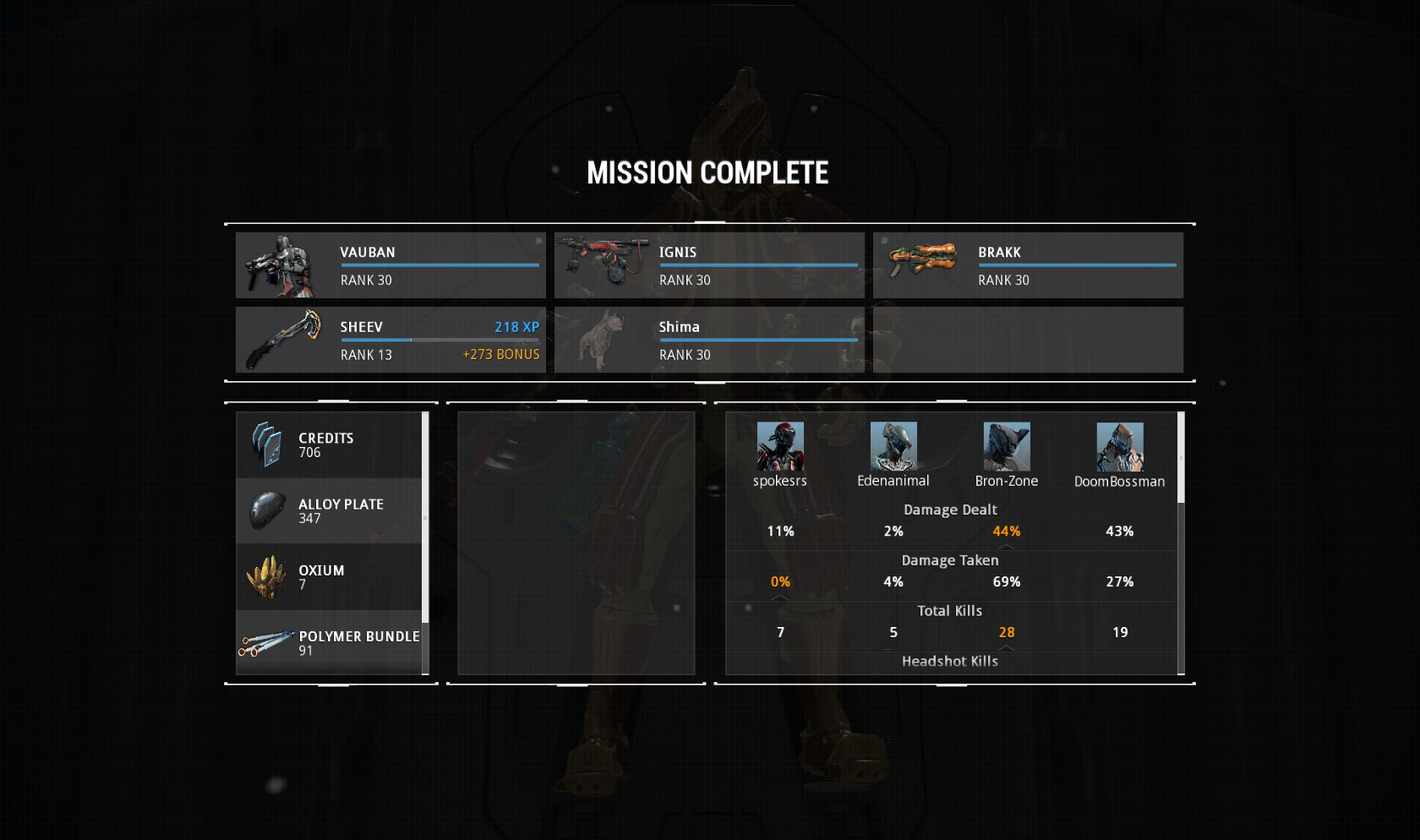Click the rewards list scrollbar

click(425, 517)
